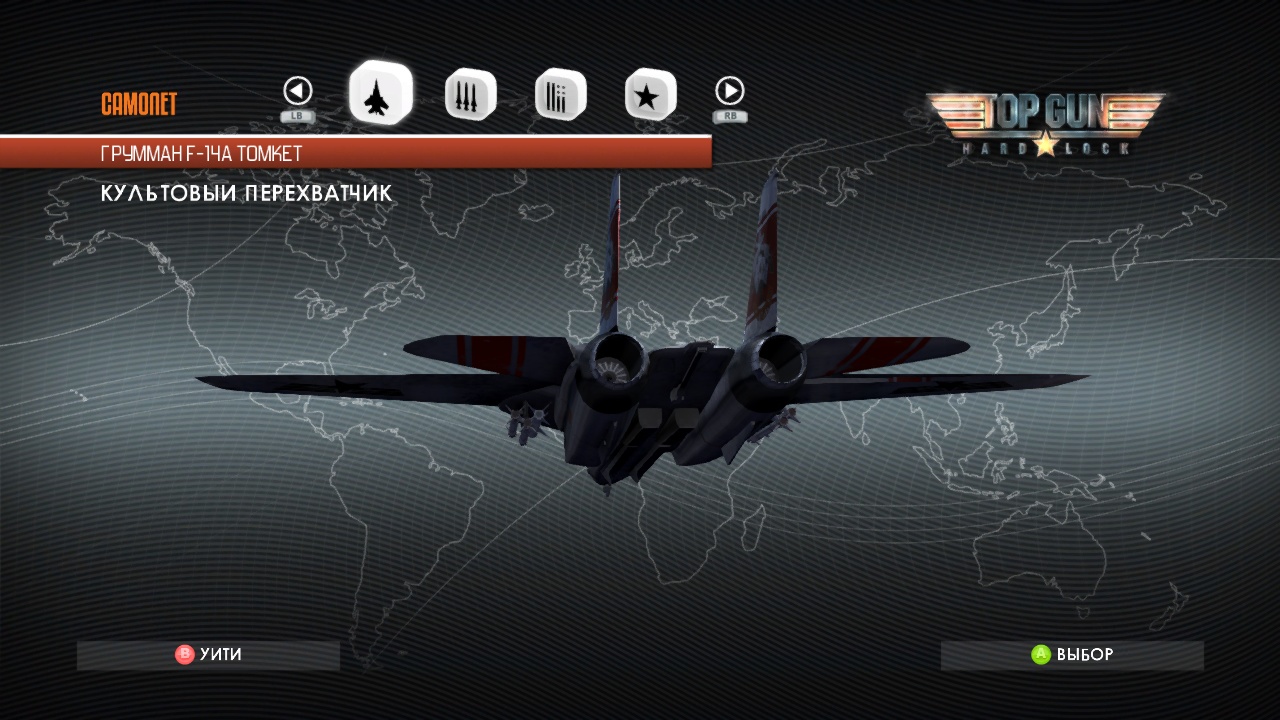This screenshot has width=1280, height=720.
Task: Exit using the Уйти button
Action: (x=209, y=655)
